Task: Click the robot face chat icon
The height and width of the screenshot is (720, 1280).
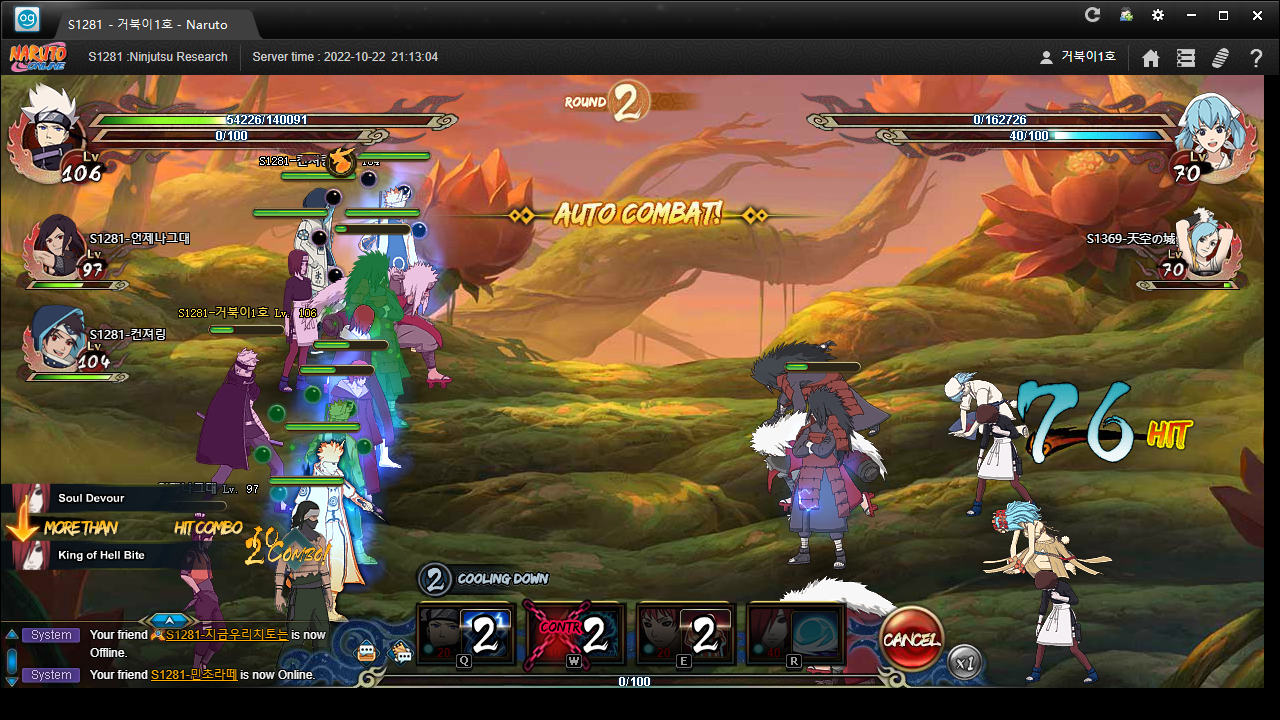Action: click(x=367, y=653)
